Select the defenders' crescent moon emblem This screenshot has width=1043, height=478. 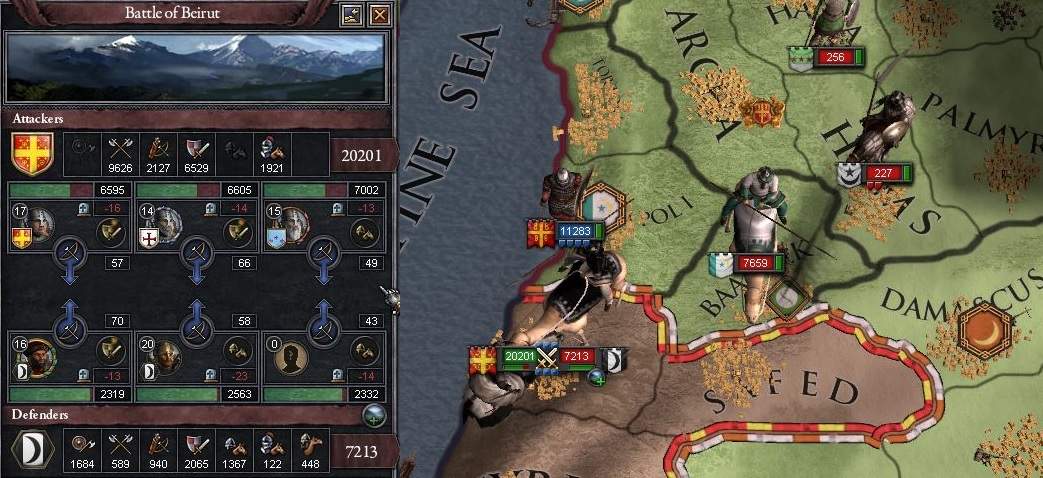pyautogui.click(x=32, y=450)
